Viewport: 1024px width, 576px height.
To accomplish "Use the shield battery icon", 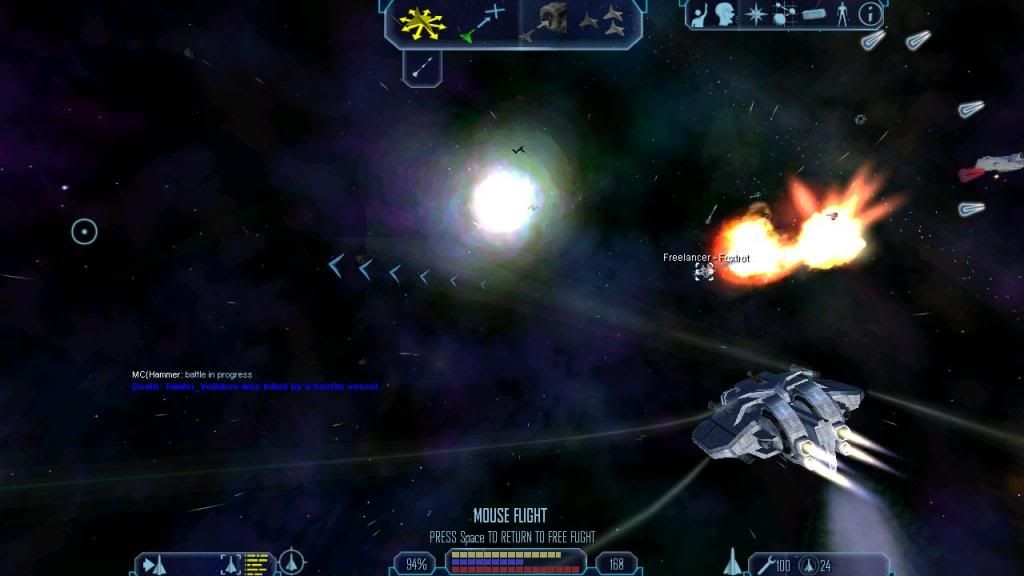I will coord(809,565).
